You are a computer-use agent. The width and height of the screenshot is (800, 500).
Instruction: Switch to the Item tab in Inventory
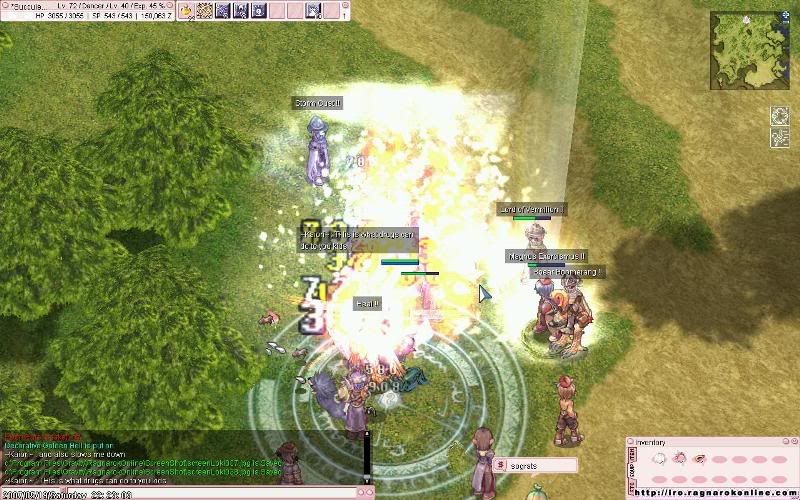(x=630, y=455)
